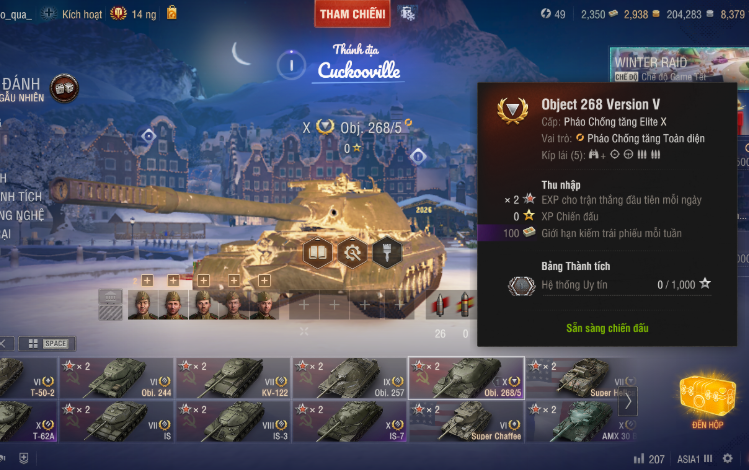The height and width of the screenshot is (470, 749).
Task: Open the paintbrush customization hexagon
Action: point(388,252)
